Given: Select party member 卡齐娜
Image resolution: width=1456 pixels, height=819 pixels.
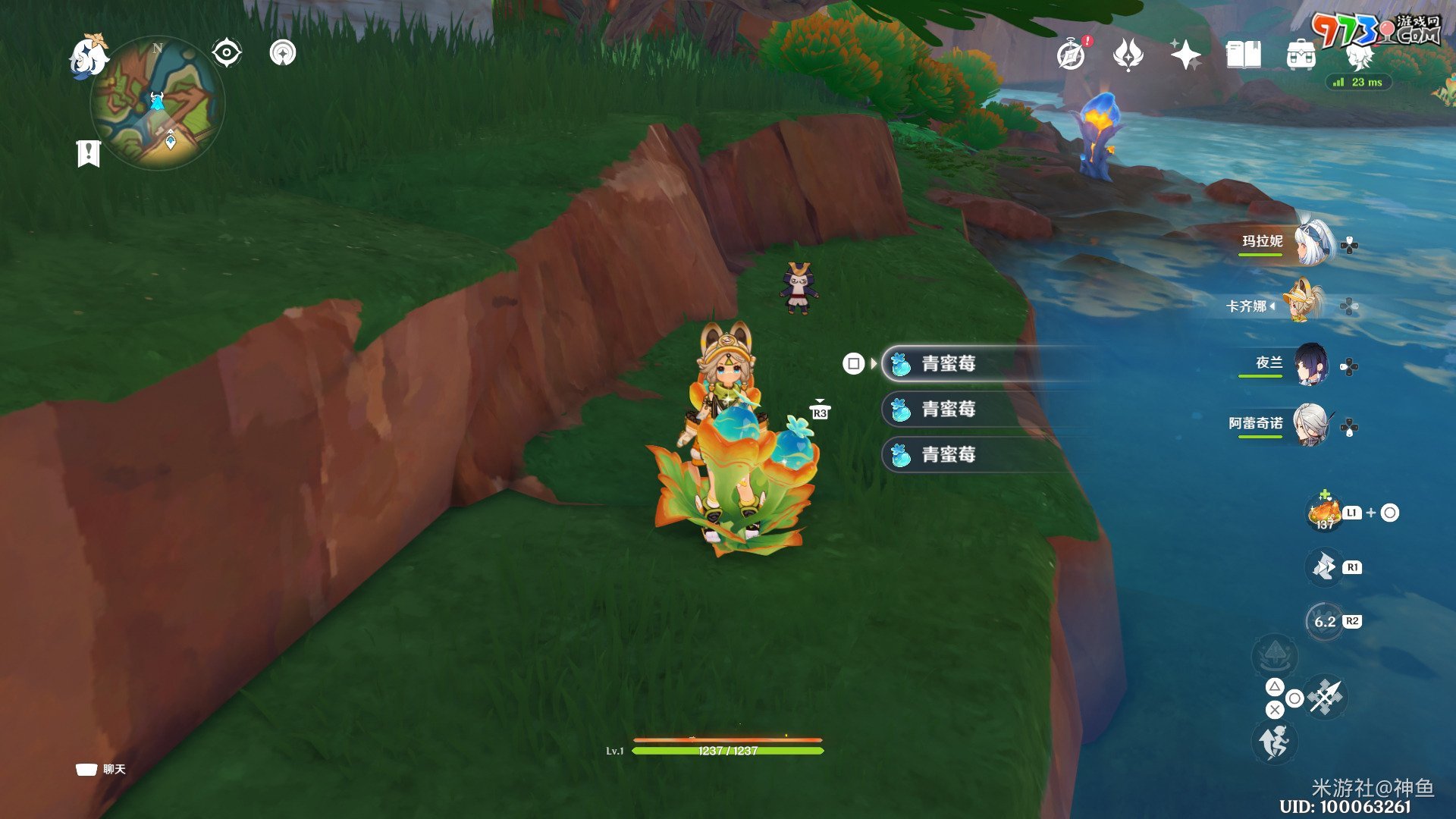Looking at the screenshot, I should 1303,303.
